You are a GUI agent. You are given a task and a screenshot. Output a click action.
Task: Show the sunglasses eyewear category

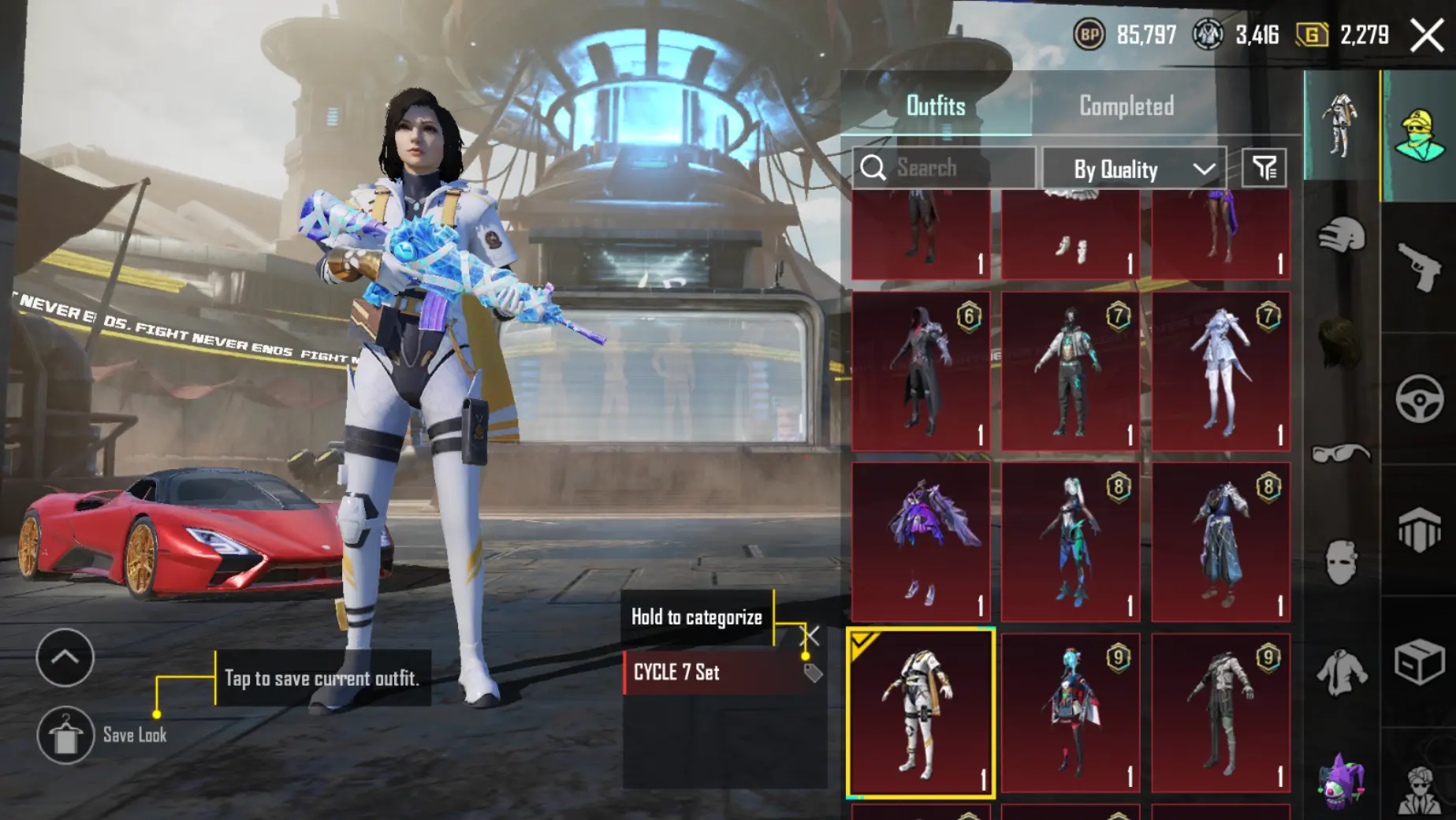tap(1341, 453)
